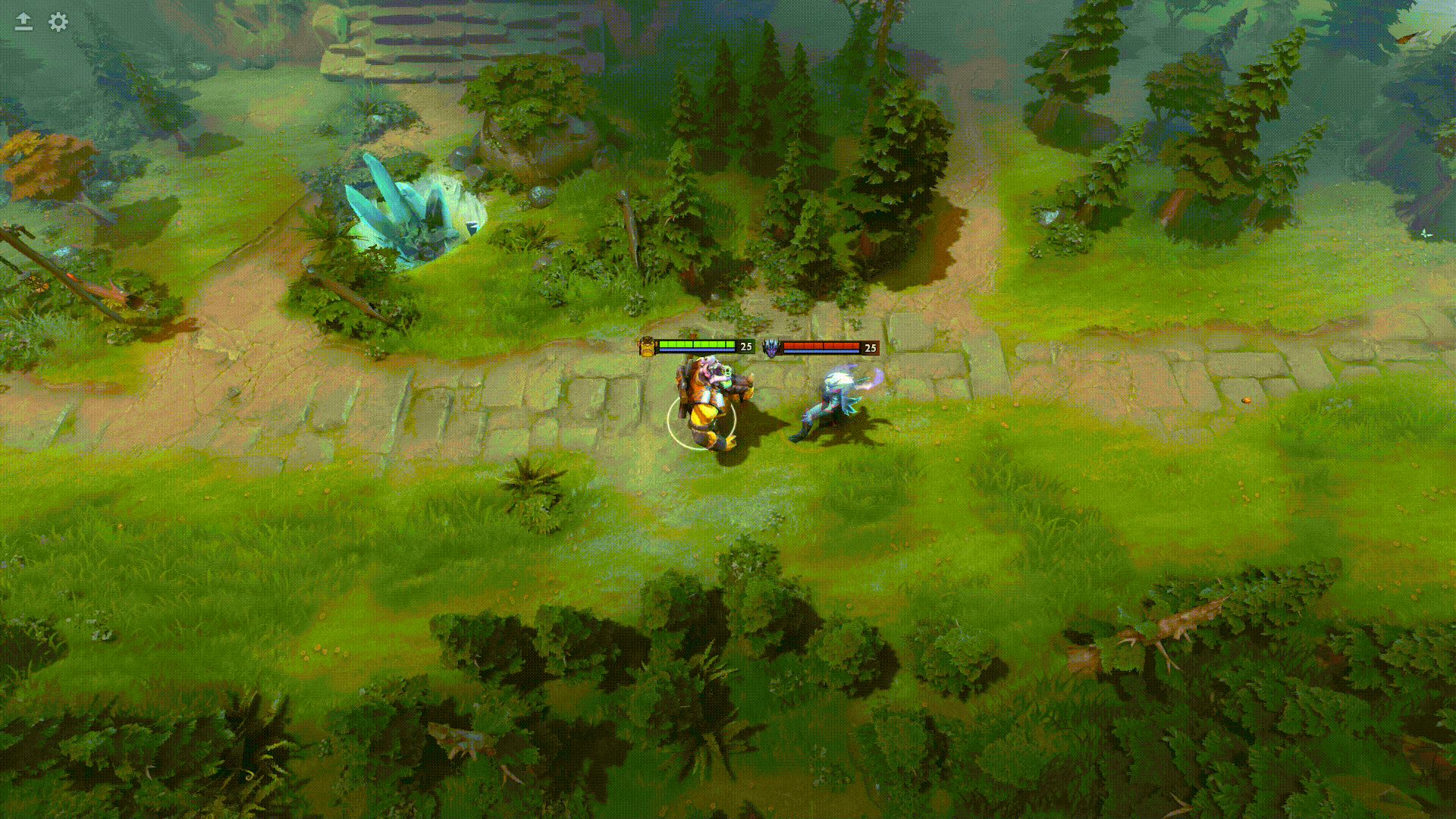The height and width of the screenshot is (819, 1456).
Task: Select the Alchemist hero portrait above the green bar
Action: tap(647, 347)
